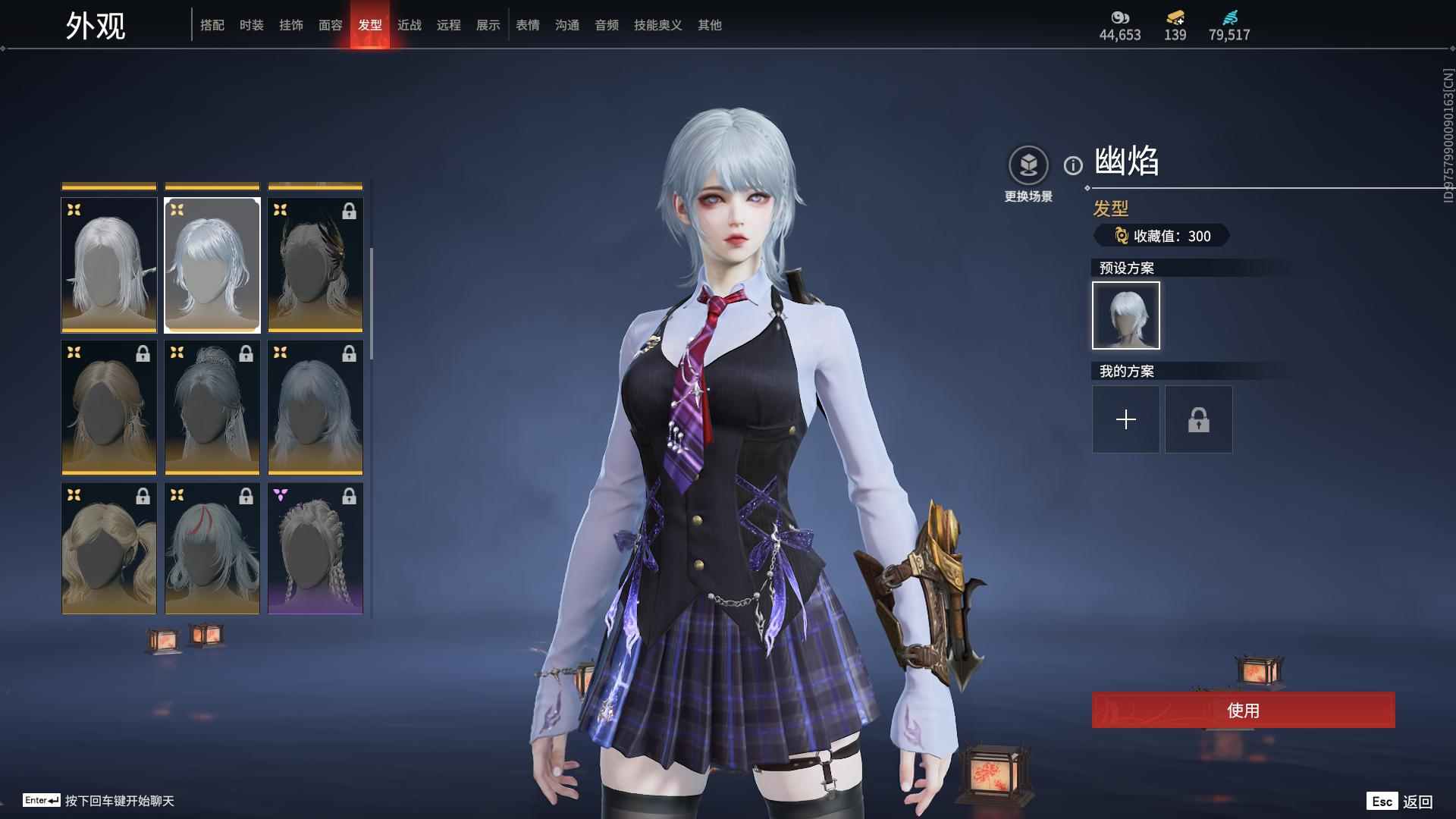Select the preset hairstyle under 预设方案
1456x819 pixels.
(x=1125, y=315)
